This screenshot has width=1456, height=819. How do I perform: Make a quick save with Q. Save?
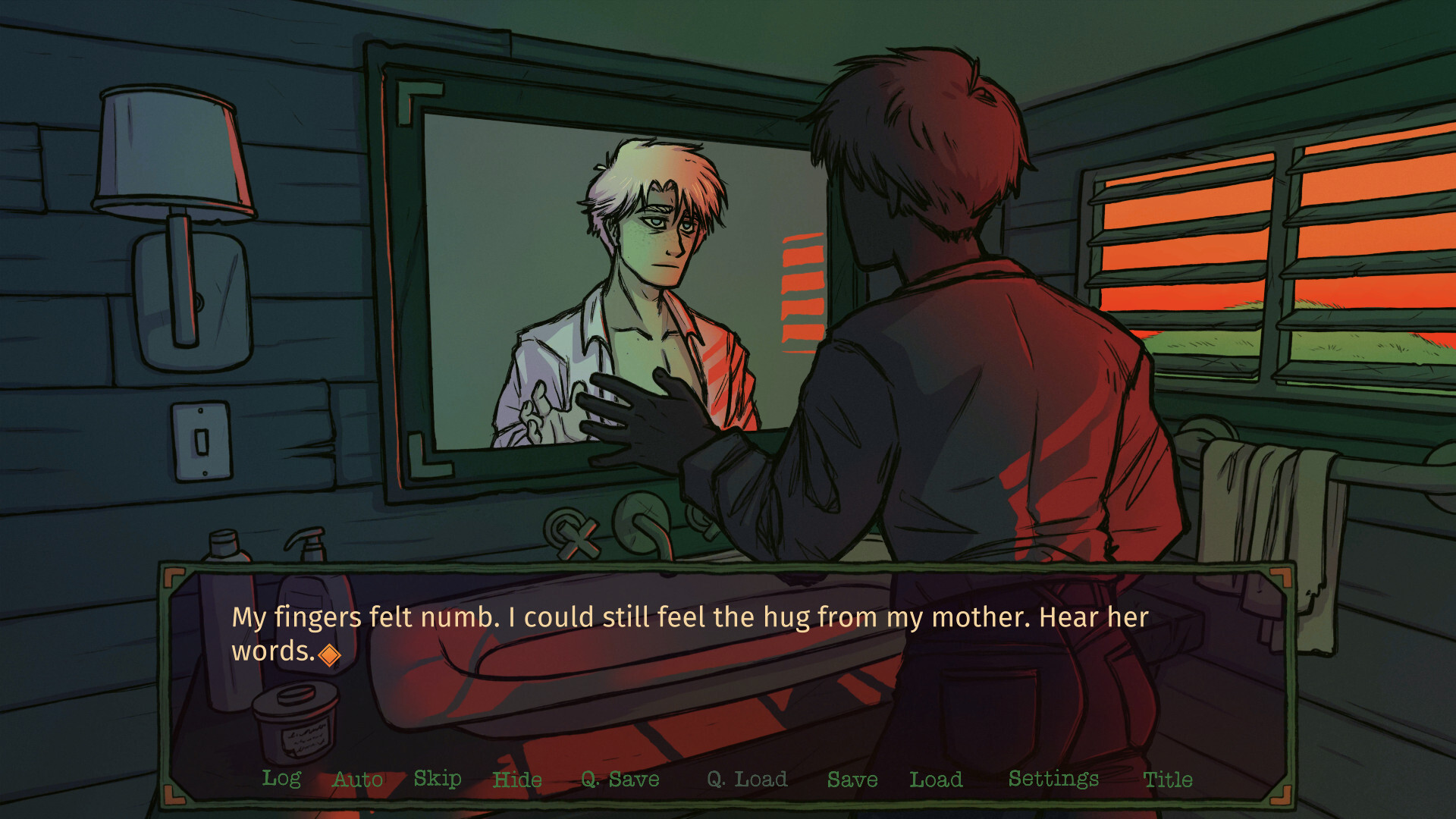[620, 779]
